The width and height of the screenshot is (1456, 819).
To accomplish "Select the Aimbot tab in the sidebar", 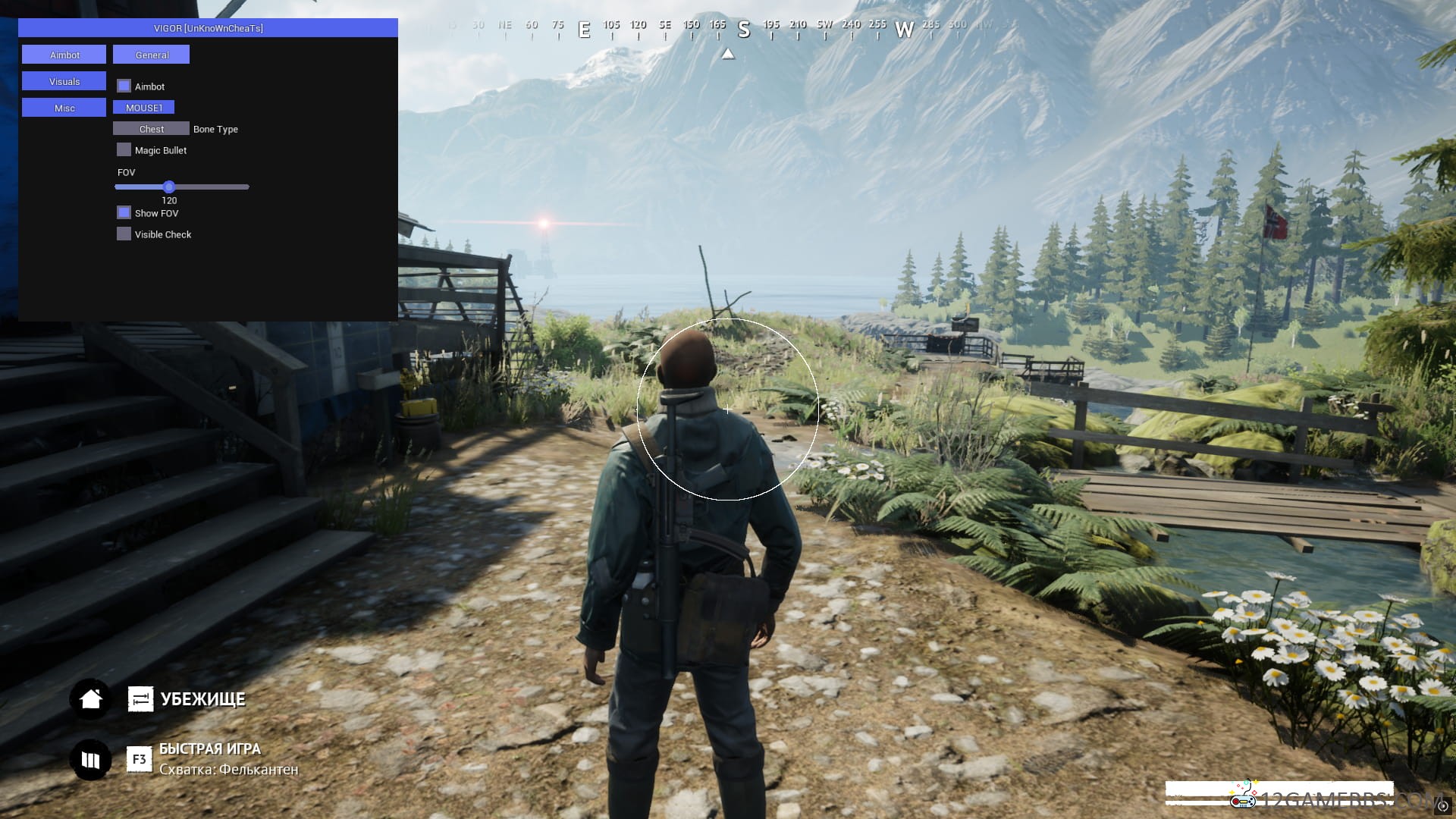I will [x=64, y=55].
